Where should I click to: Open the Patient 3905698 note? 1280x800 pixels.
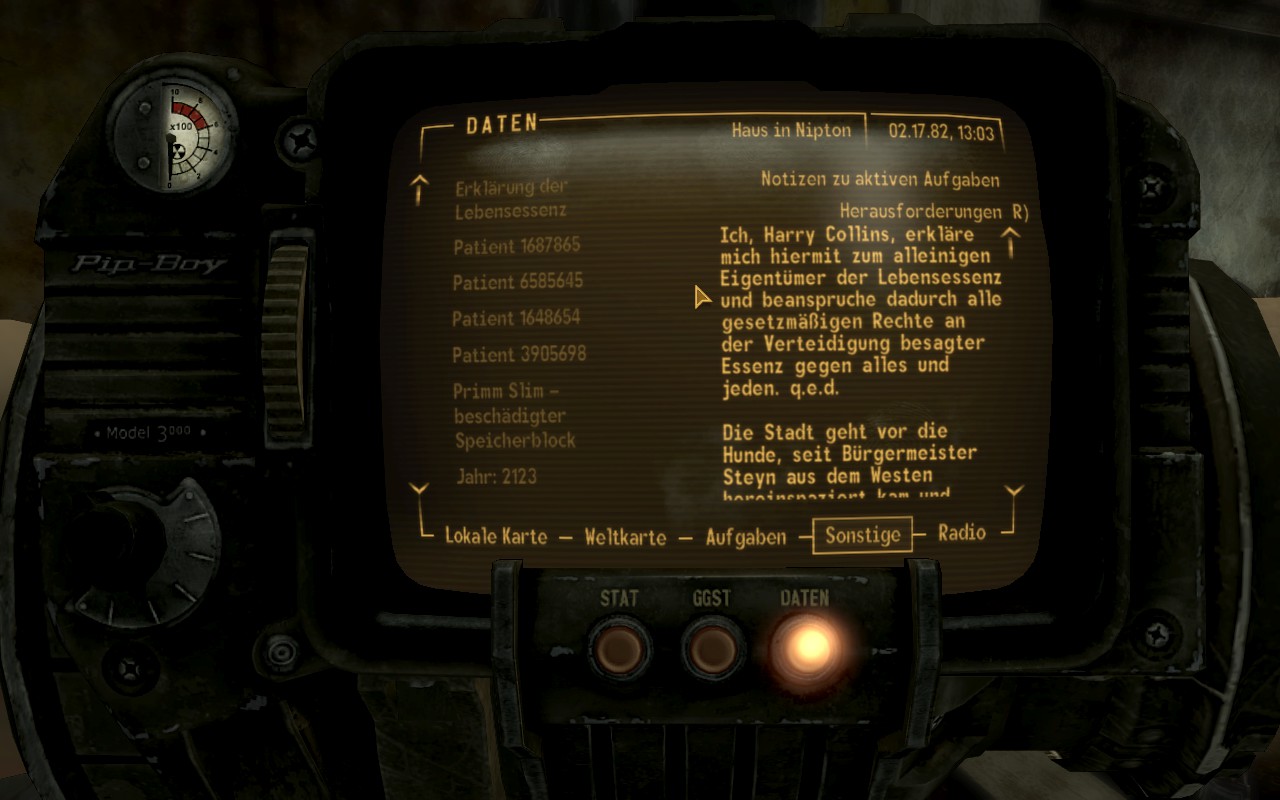[x=519, y=354]
